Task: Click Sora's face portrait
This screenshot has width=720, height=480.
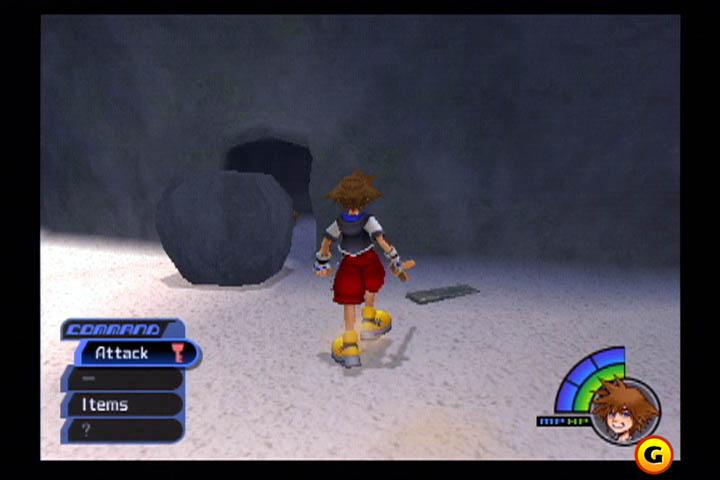Action: [x=624, y=410]
